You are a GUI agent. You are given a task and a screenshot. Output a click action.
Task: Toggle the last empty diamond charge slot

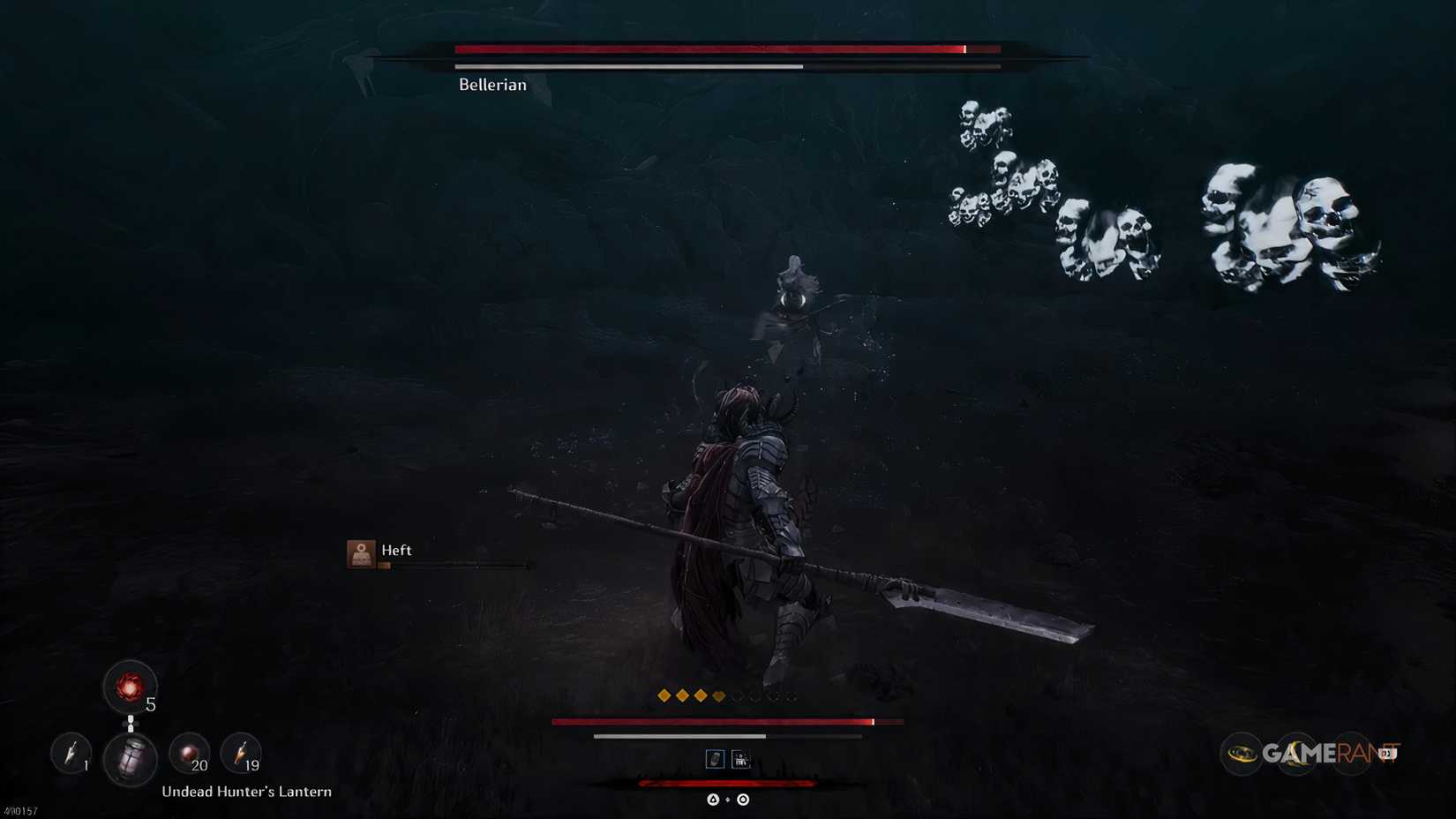pos(789,695)
